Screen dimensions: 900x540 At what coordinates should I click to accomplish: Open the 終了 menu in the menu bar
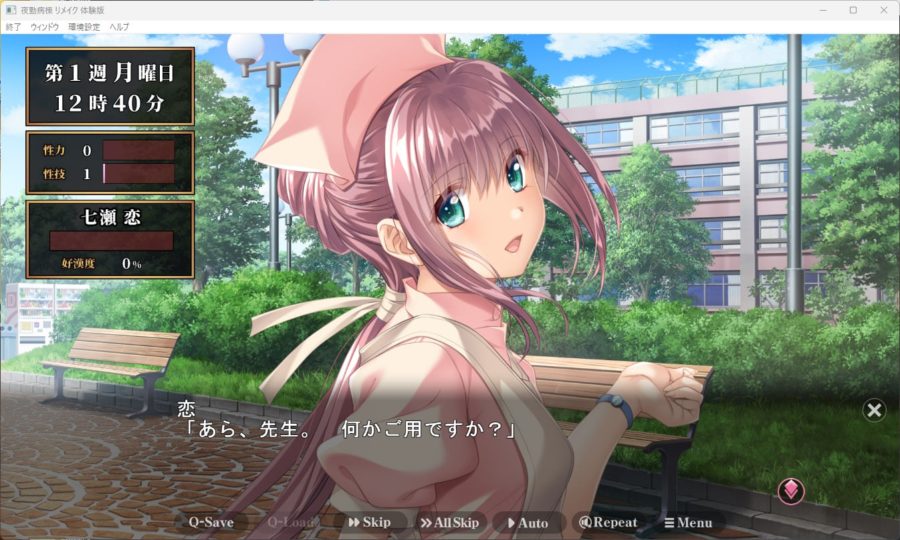13,26
